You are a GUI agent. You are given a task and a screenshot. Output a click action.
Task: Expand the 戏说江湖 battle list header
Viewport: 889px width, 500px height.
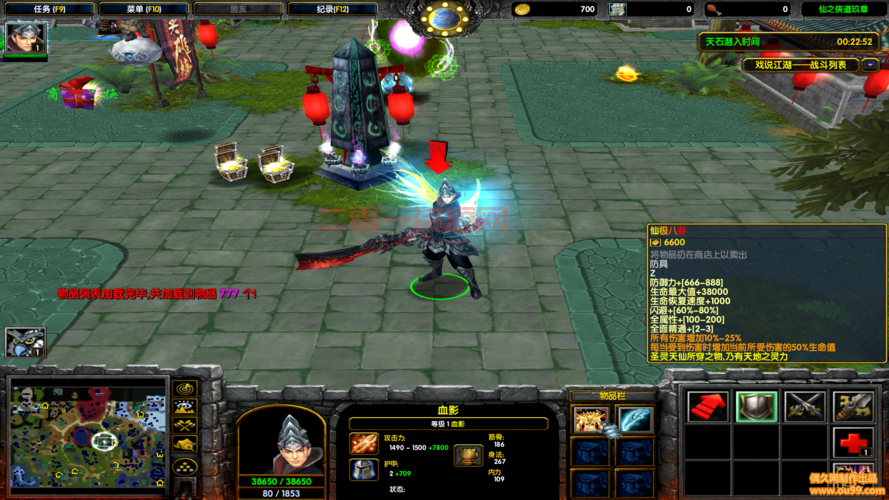pos(800,64)
